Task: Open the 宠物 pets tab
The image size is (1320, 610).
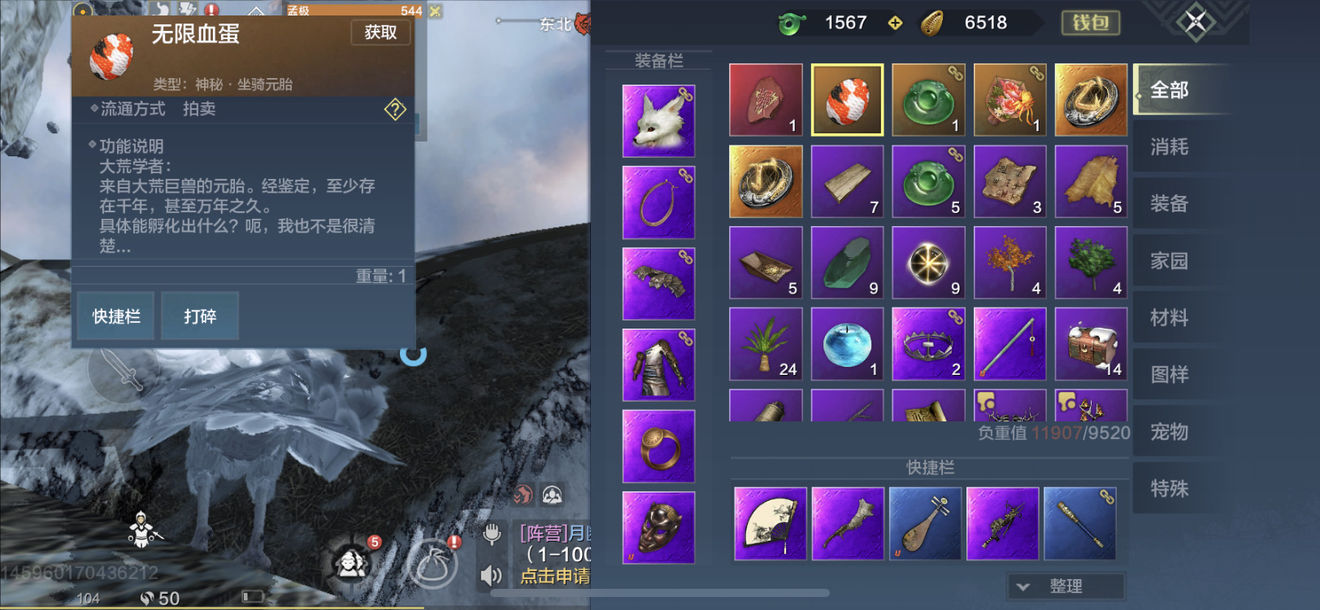Action: pyautogui.click(x=1169, y=432)
